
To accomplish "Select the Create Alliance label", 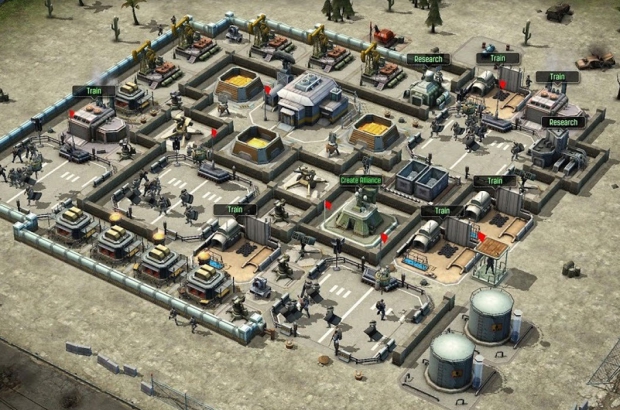I will [362, 181].
